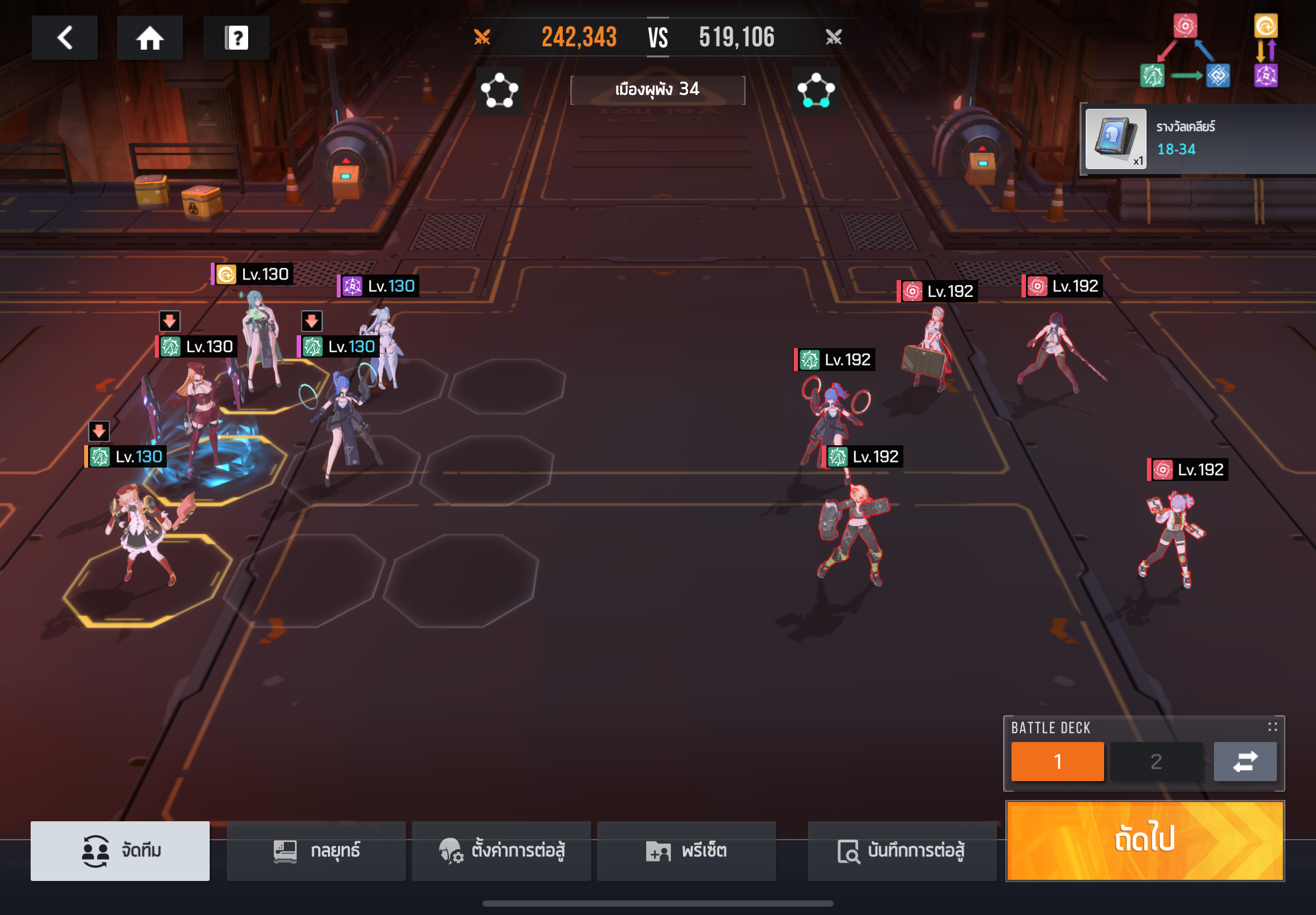The image size is (1316, 915).
Task: Go back with the arrow button
Action: pos(64,38)
